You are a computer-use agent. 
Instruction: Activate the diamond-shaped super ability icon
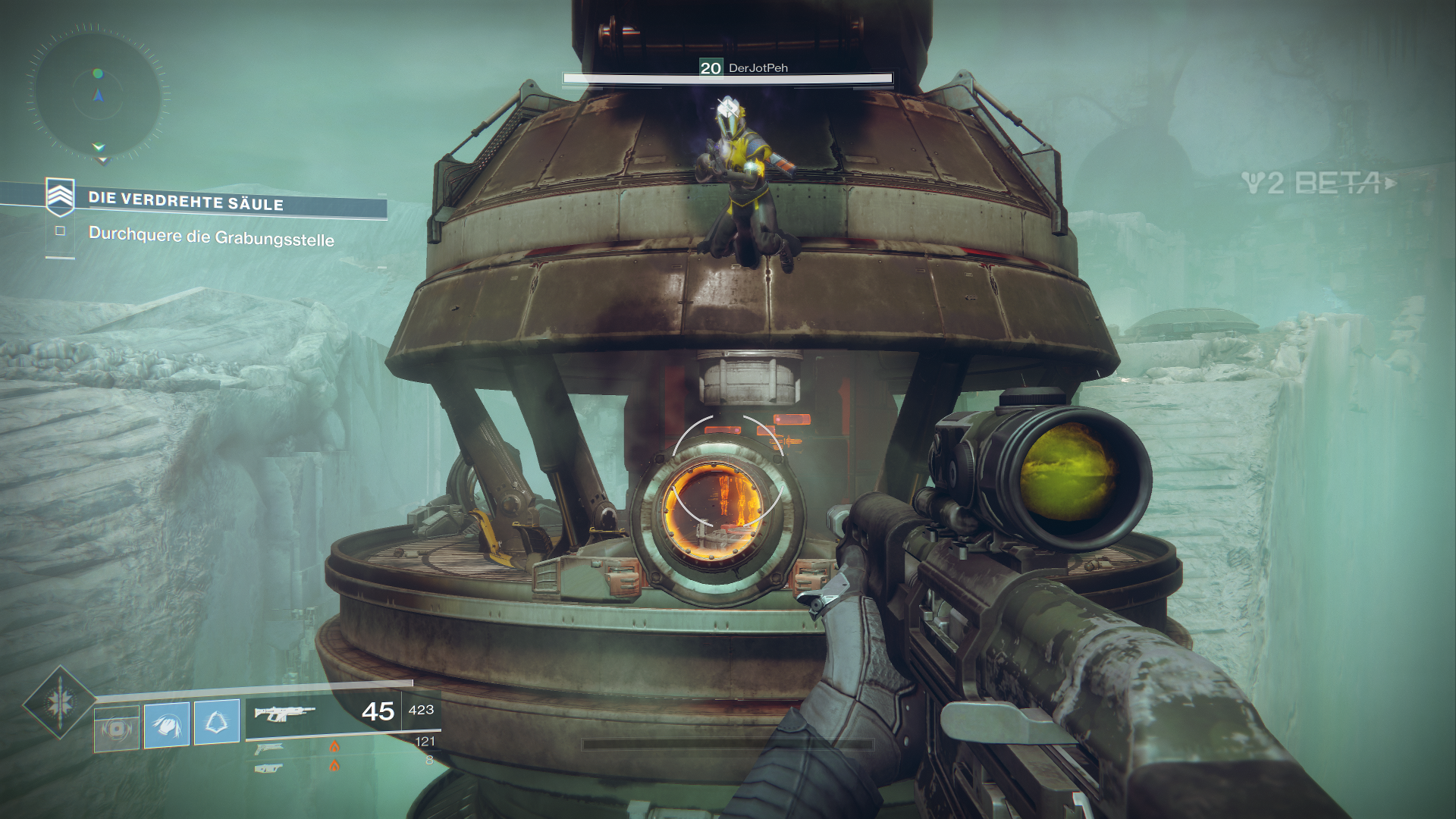point(59,703)
